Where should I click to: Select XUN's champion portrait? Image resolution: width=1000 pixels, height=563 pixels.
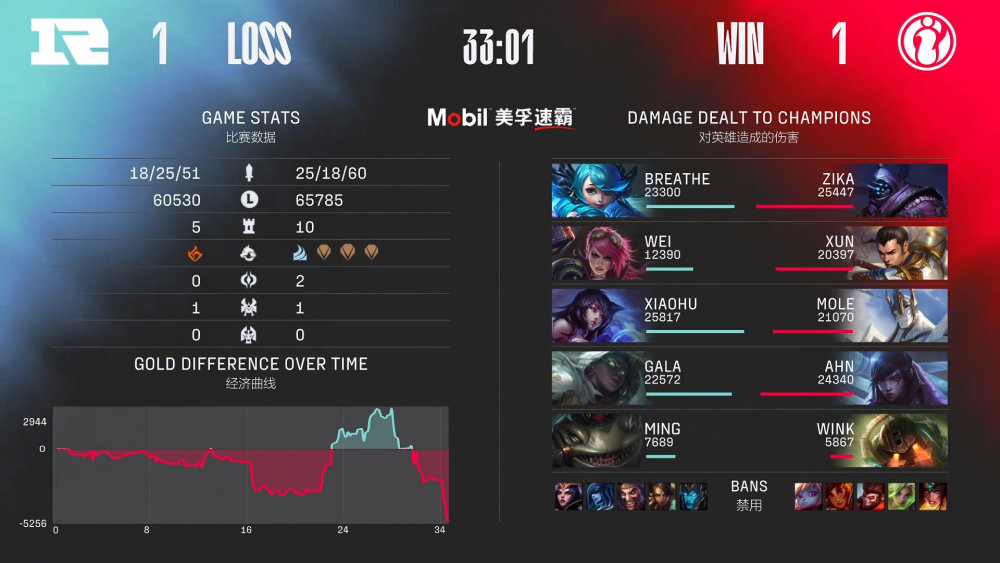pos(902,253)
